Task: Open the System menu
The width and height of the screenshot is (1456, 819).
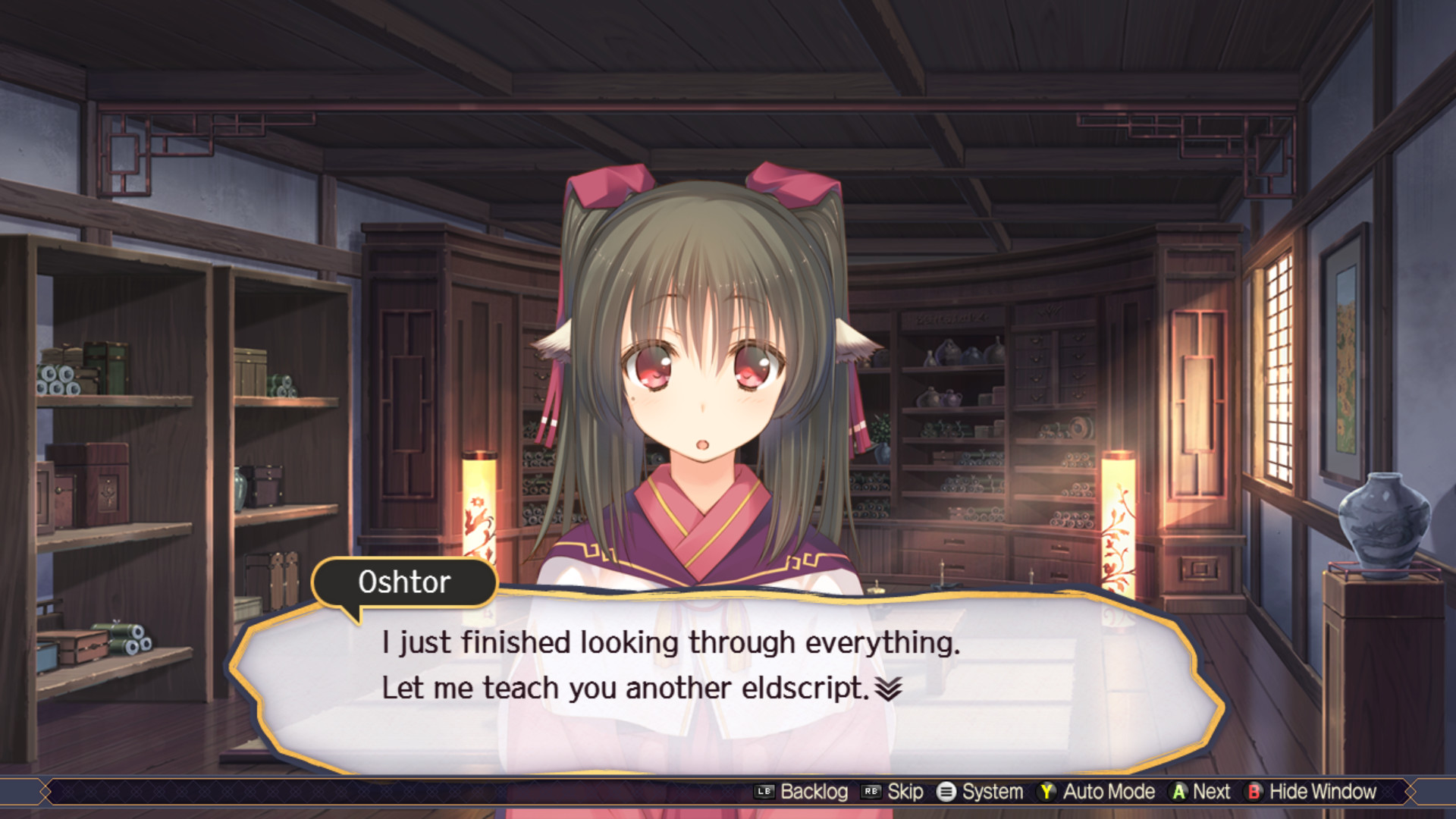Action: pyautogui.click(x=978, y=792)
